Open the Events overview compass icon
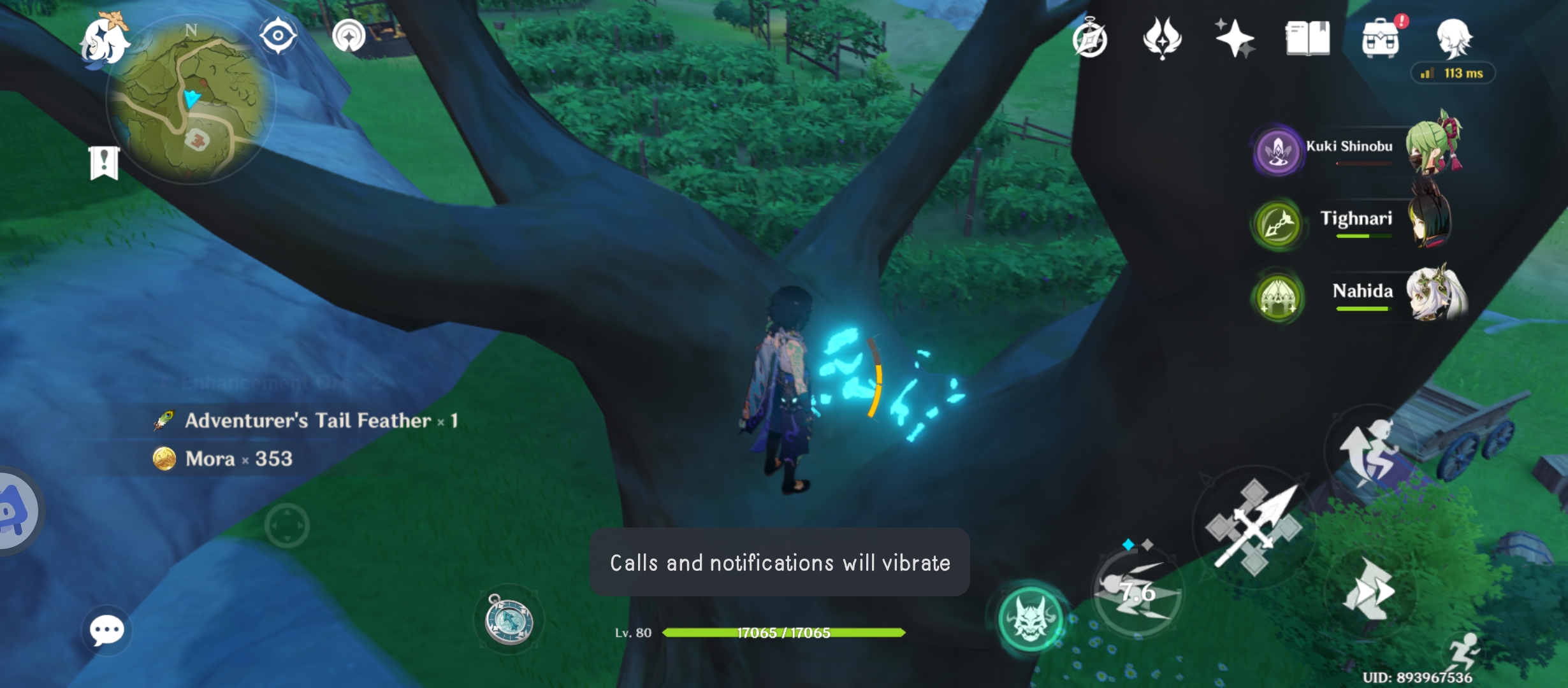The height and width of the screenshot is (688, 1568). tap(1091, 39)
